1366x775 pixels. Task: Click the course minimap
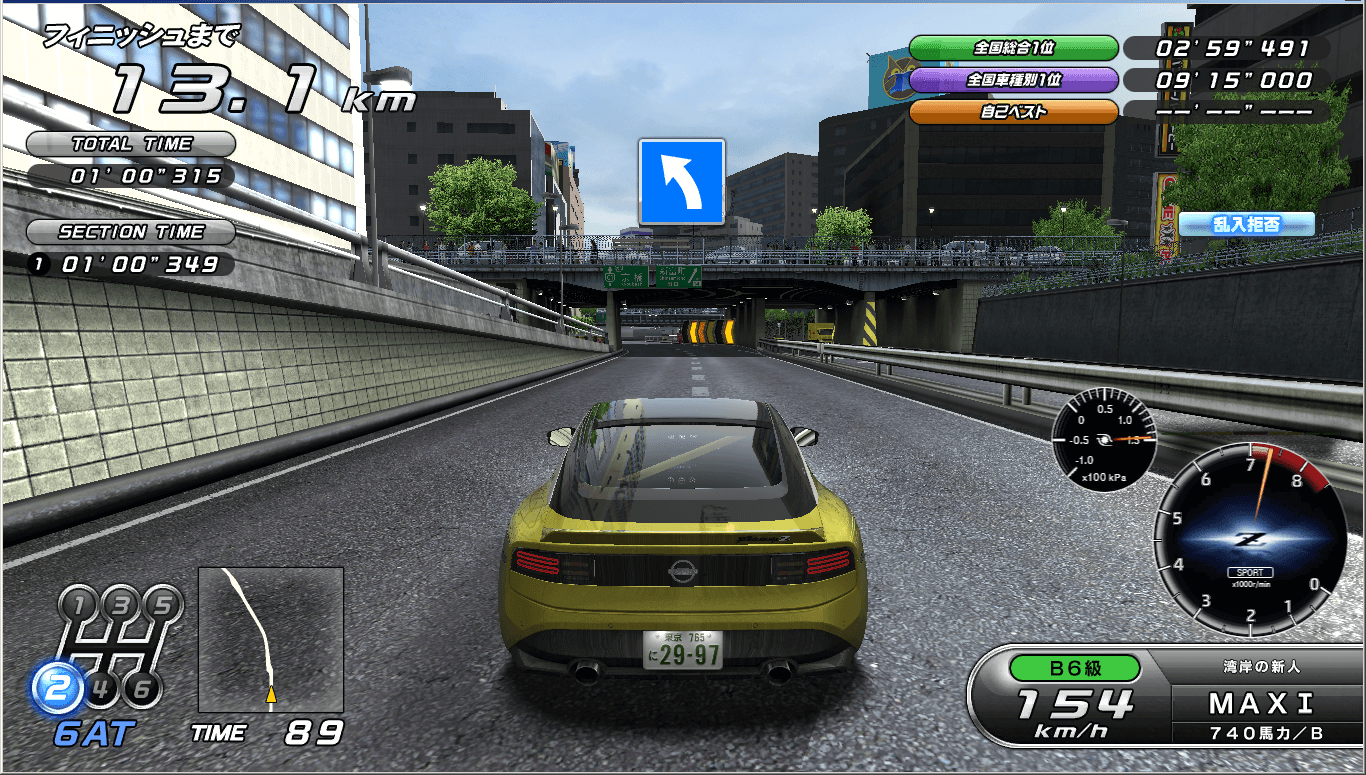tap(271, 640)
